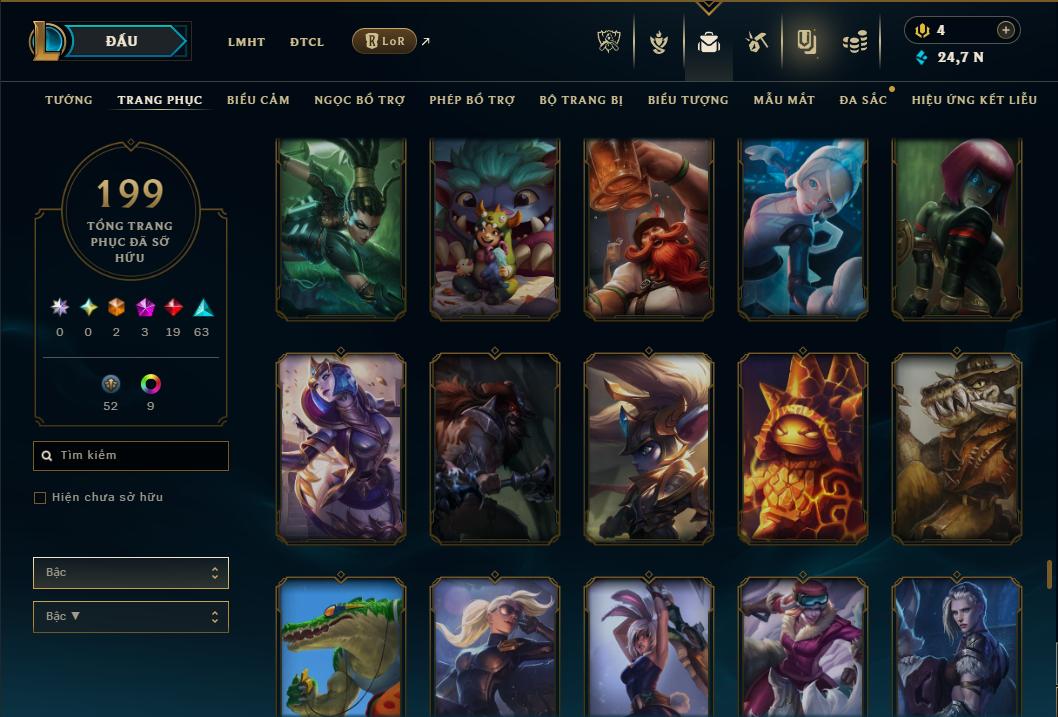Switch to the TƯỚNG tab
Screen dimensions: 1058x717
click(x=69, y=100)
